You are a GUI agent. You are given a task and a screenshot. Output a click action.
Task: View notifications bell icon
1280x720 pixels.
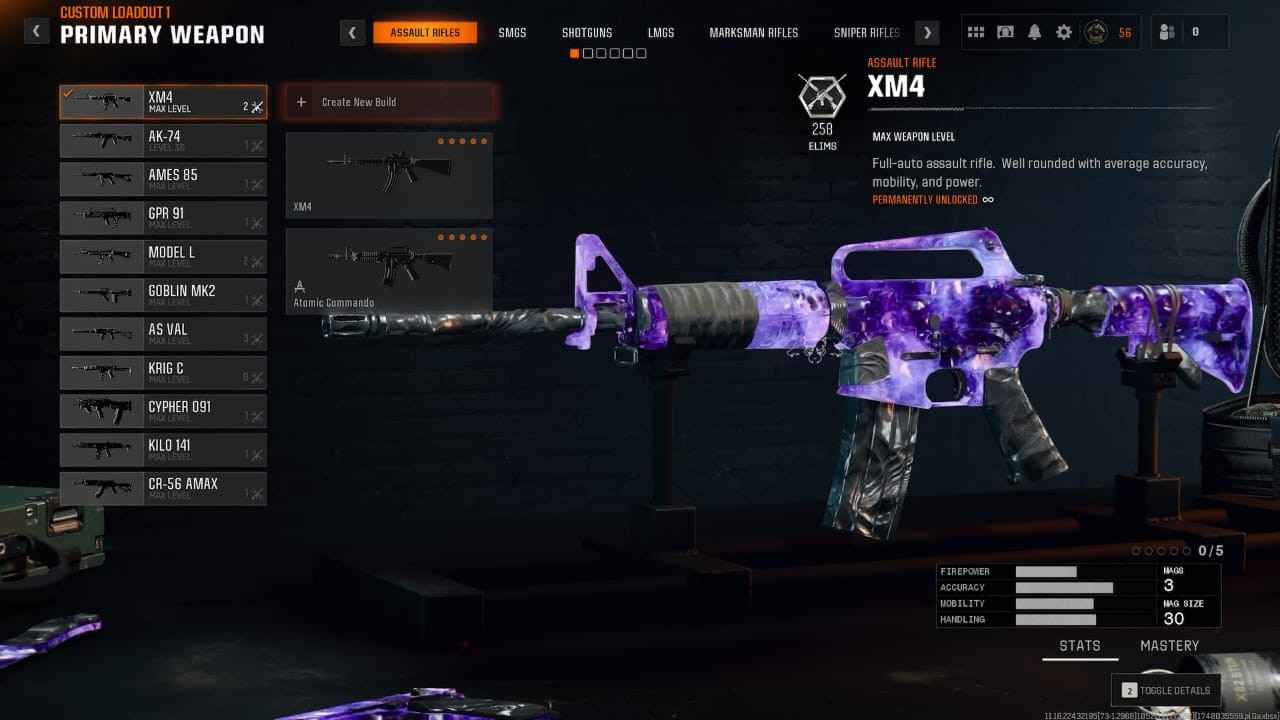tap(1035, 32)
